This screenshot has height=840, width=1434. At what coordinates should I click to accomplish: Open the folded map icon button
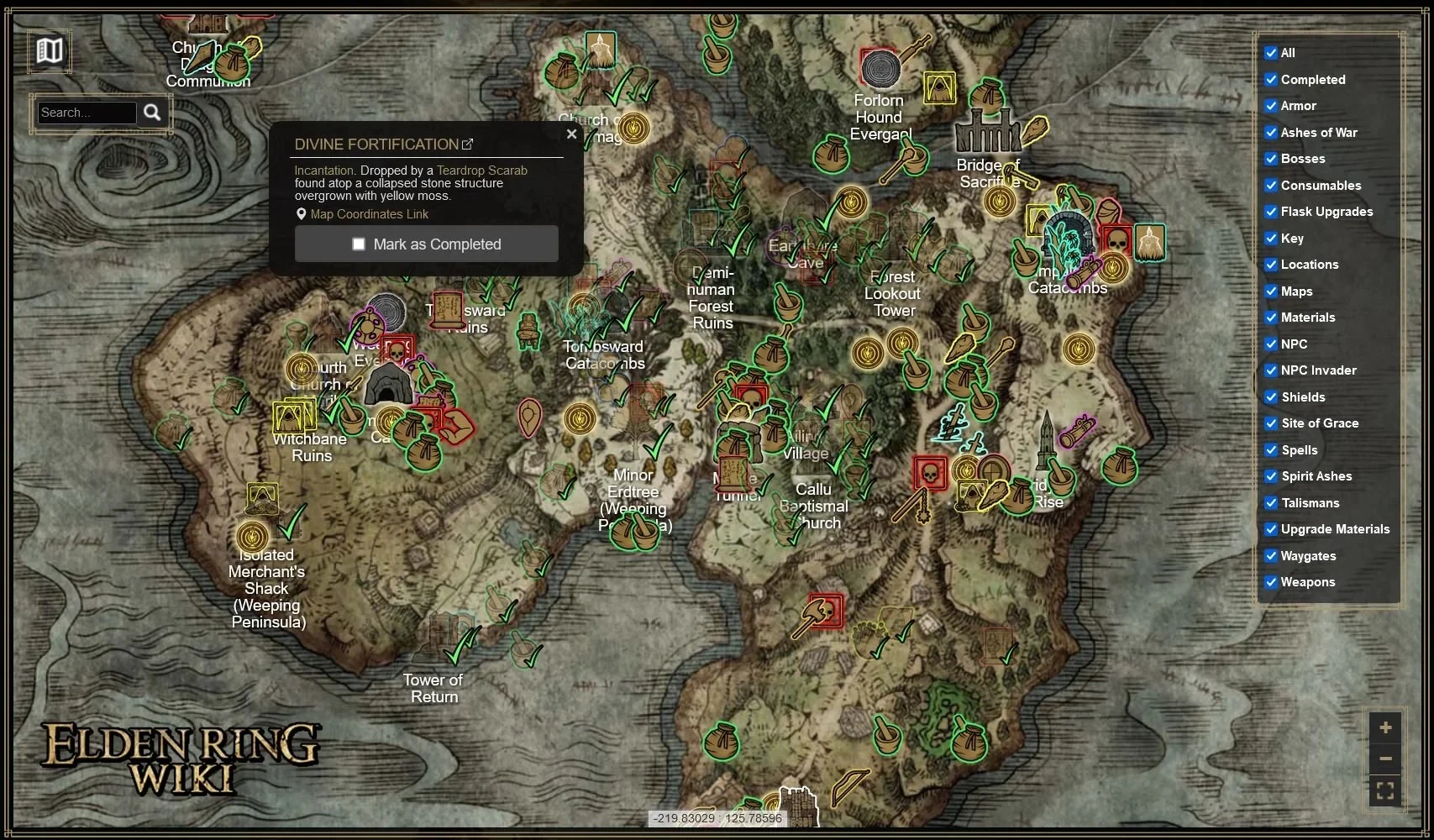click(50, 51)
